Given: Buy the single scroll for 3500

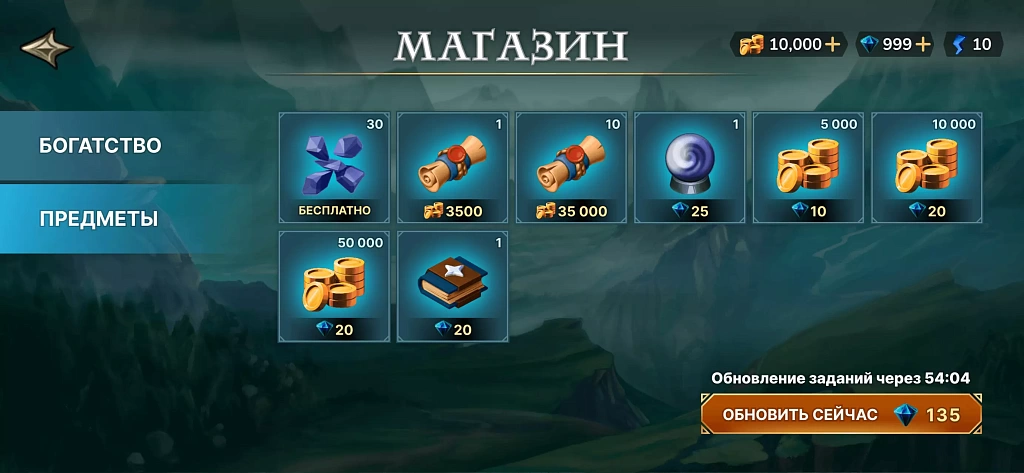Looking at the screenshot, I should pyautogui.click(x=453, y=167).
